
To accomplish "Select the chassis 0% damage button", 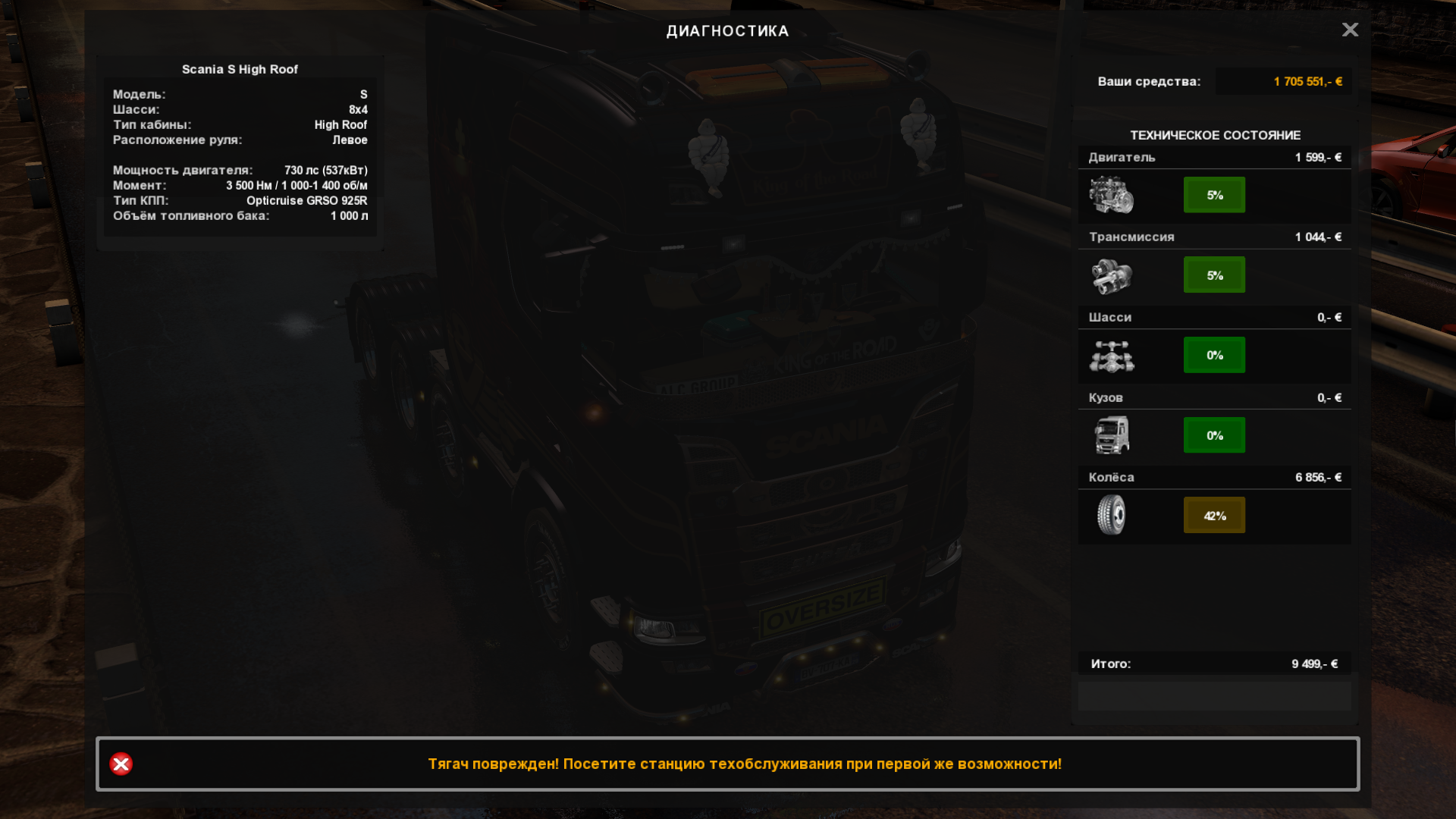I will click(1214, 355).
